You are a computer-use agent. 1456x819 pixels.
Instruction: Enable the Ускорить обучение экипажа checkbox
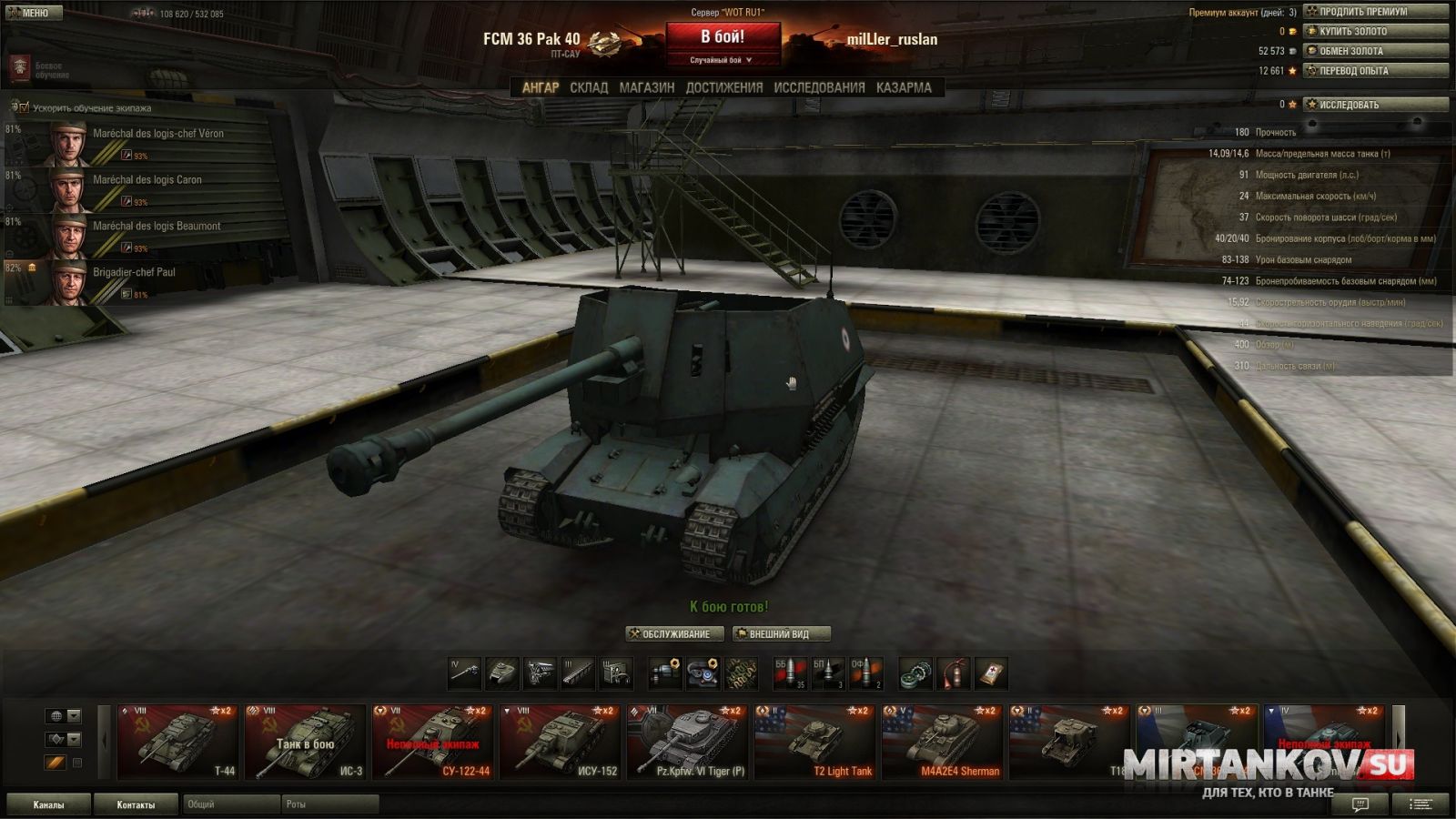point(24,106)
